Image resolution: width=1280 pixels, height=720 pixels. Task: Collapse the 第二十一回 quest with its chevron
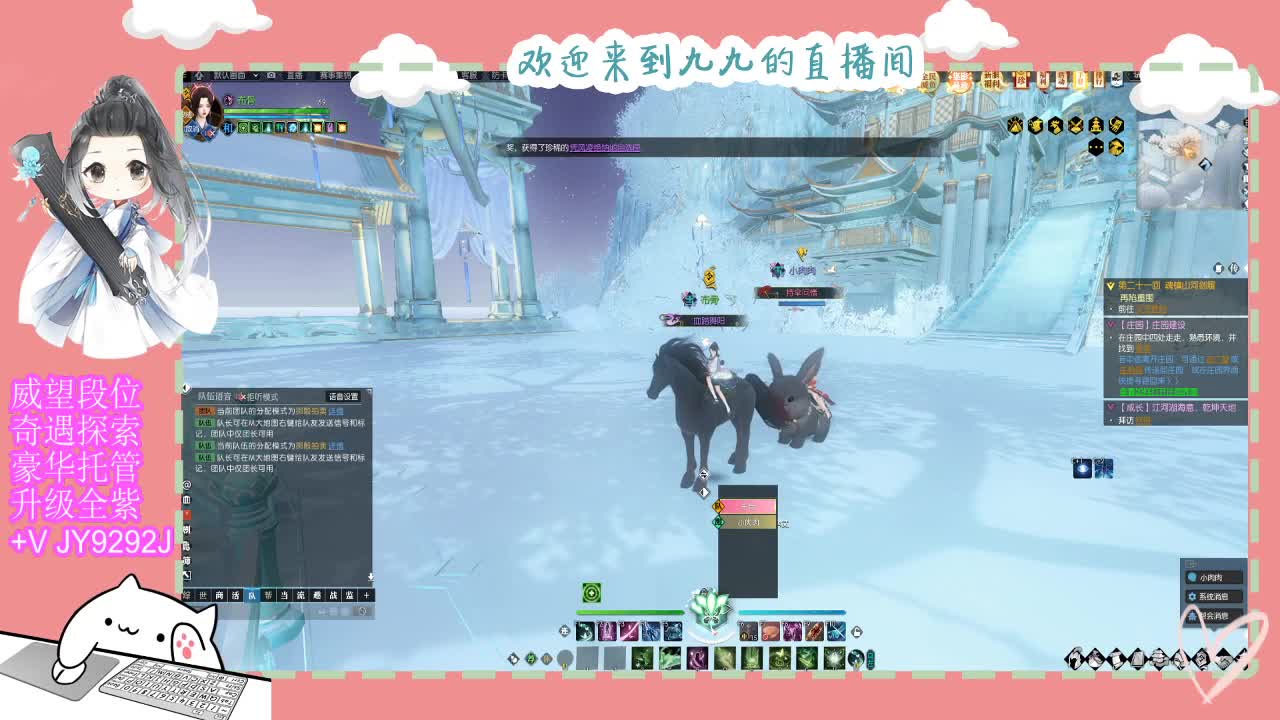pos(1110,285)
